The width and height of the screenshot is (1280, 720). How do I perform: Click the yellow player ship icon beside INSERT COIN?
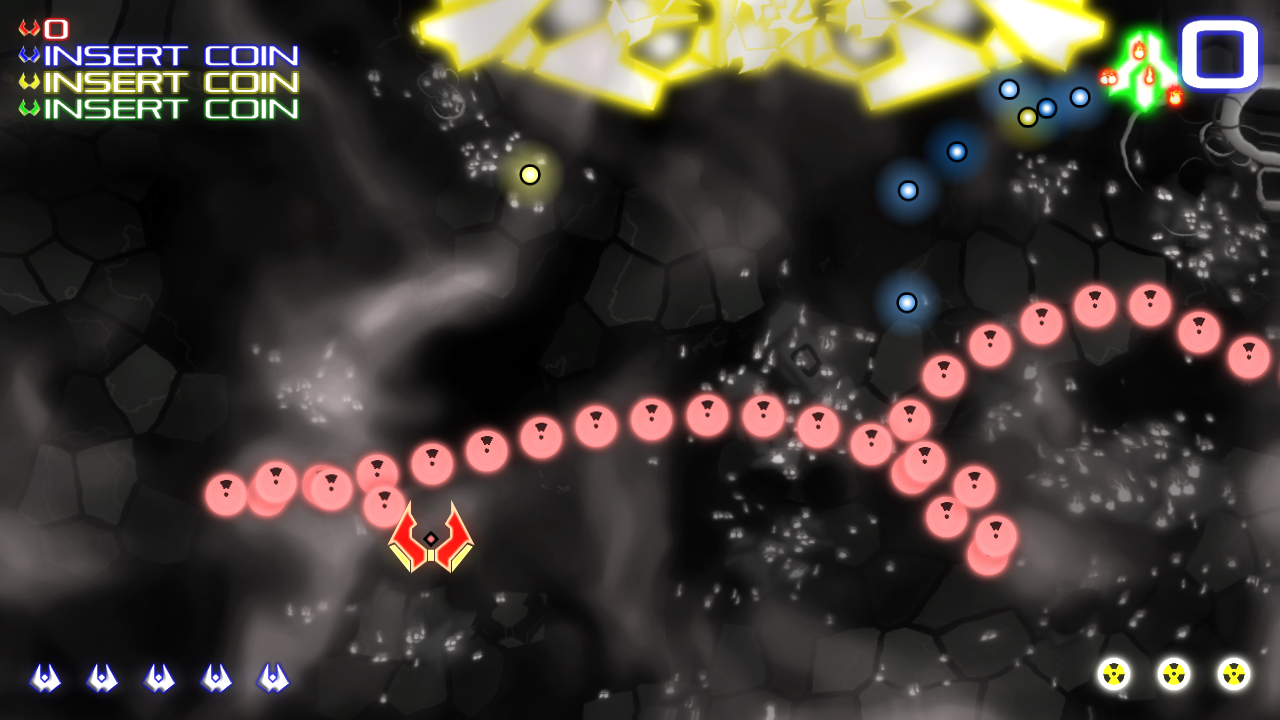(x=30, y=83)
